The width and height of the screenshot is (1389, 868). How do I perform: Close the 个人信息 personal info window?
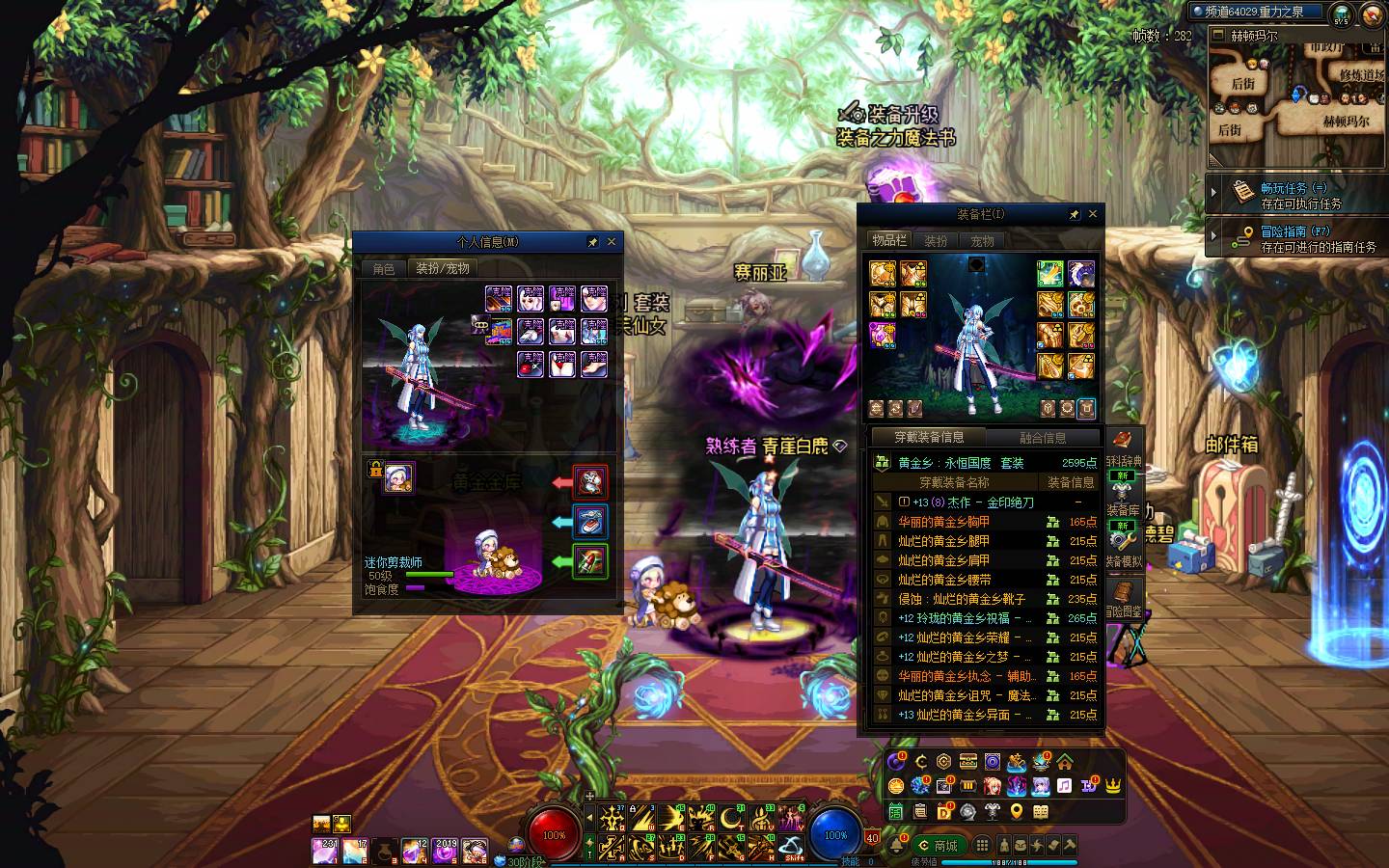coord(611,242)
